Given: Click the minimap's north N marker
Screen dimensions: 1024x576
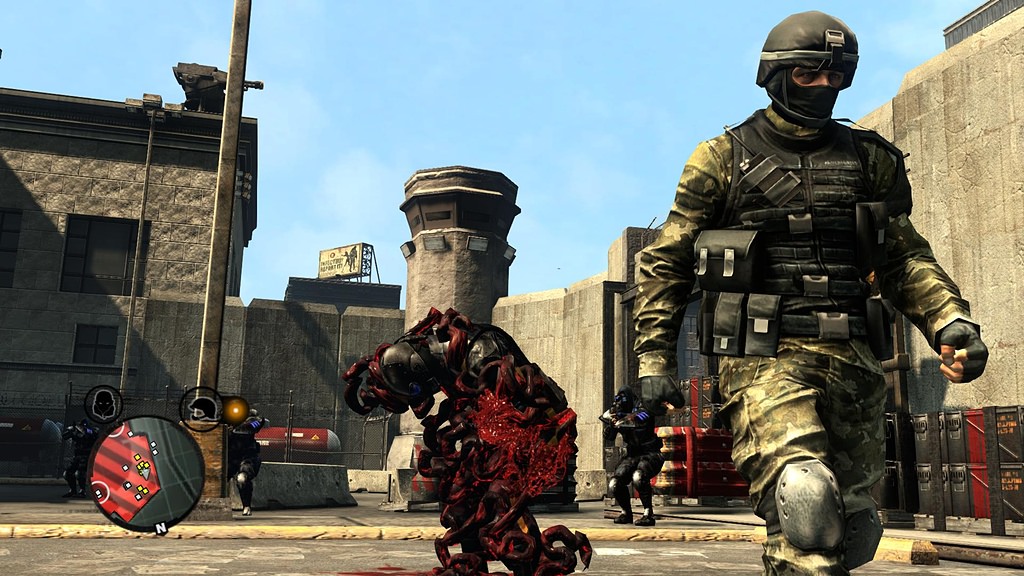Looking at the screenshot, I should (160, 525).
